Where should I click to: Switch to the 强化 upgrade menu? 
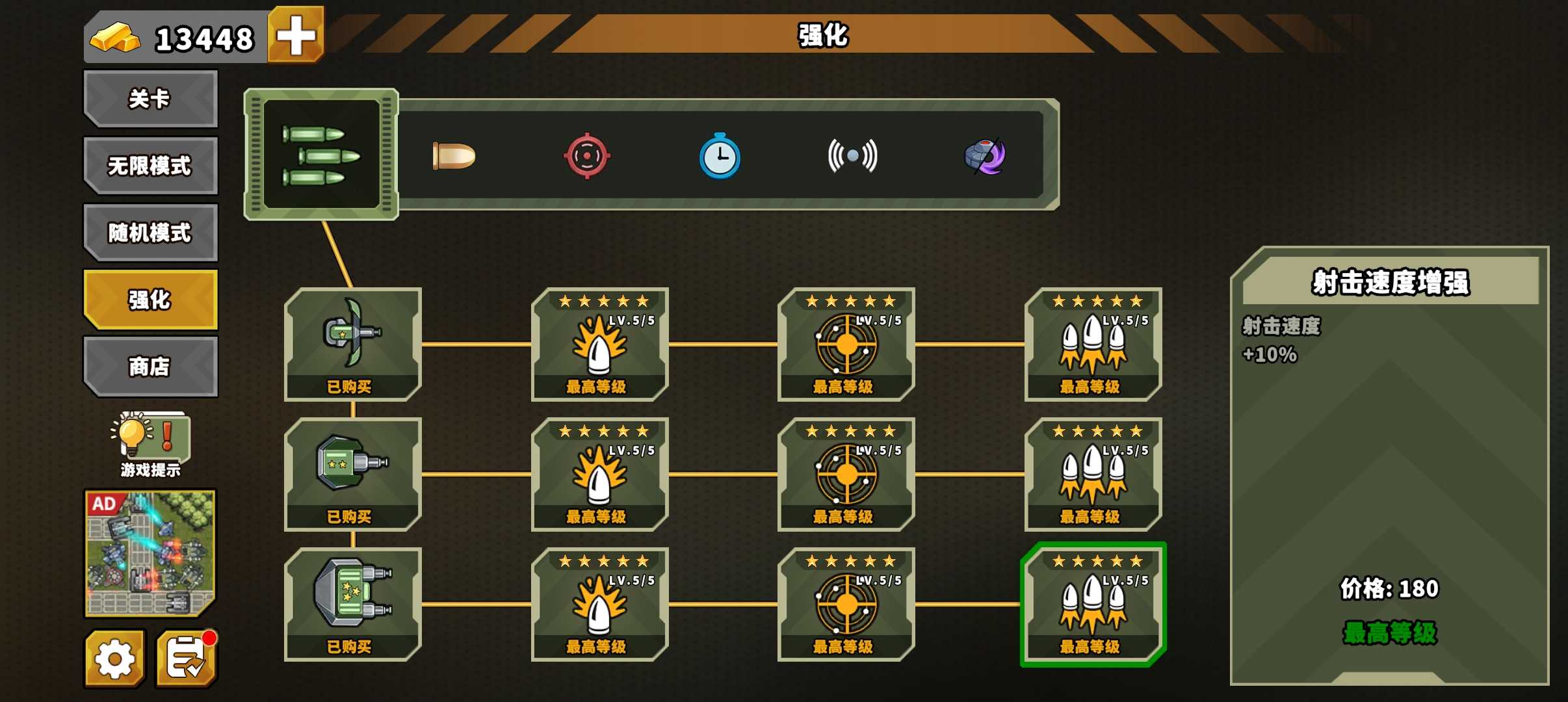[x=150, y=300]
